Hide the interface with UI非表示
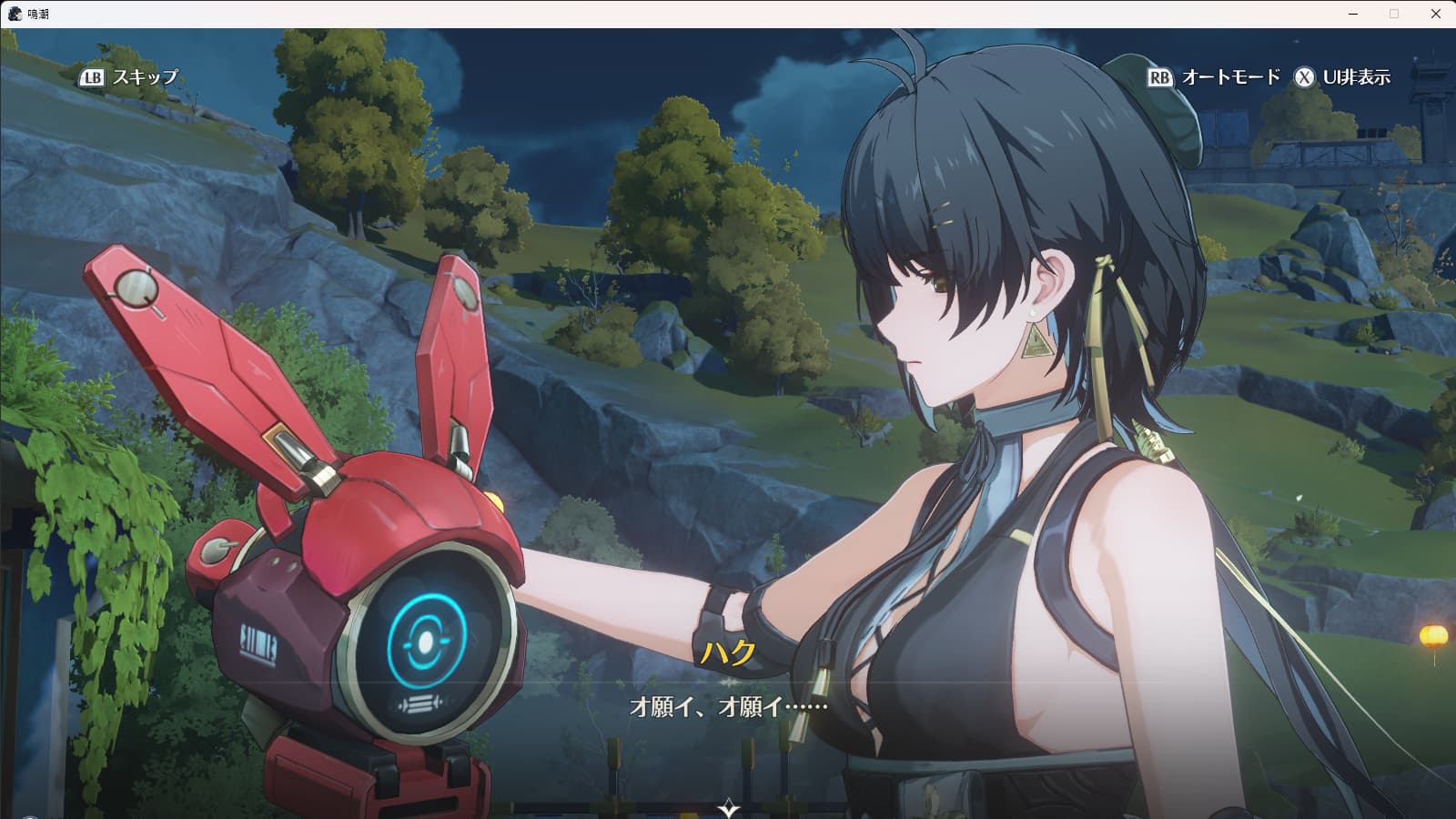The image size is (1456, 819). pyautogui.click(x=1343, y=77)
